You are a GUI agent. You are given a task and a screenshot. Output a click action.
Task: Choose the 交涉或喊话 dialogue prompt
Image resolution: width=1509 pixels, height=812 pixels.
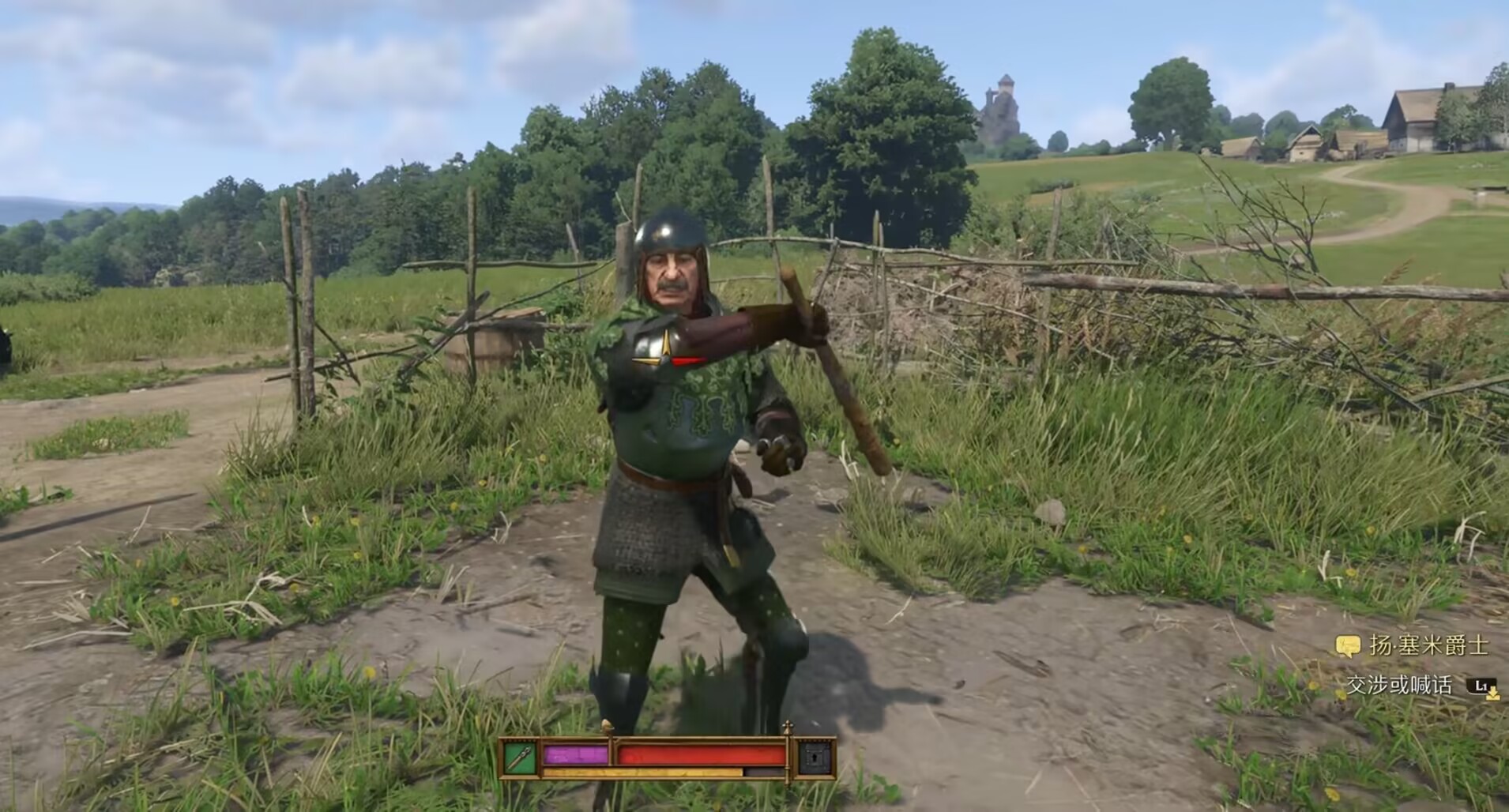pos(1399,686)
